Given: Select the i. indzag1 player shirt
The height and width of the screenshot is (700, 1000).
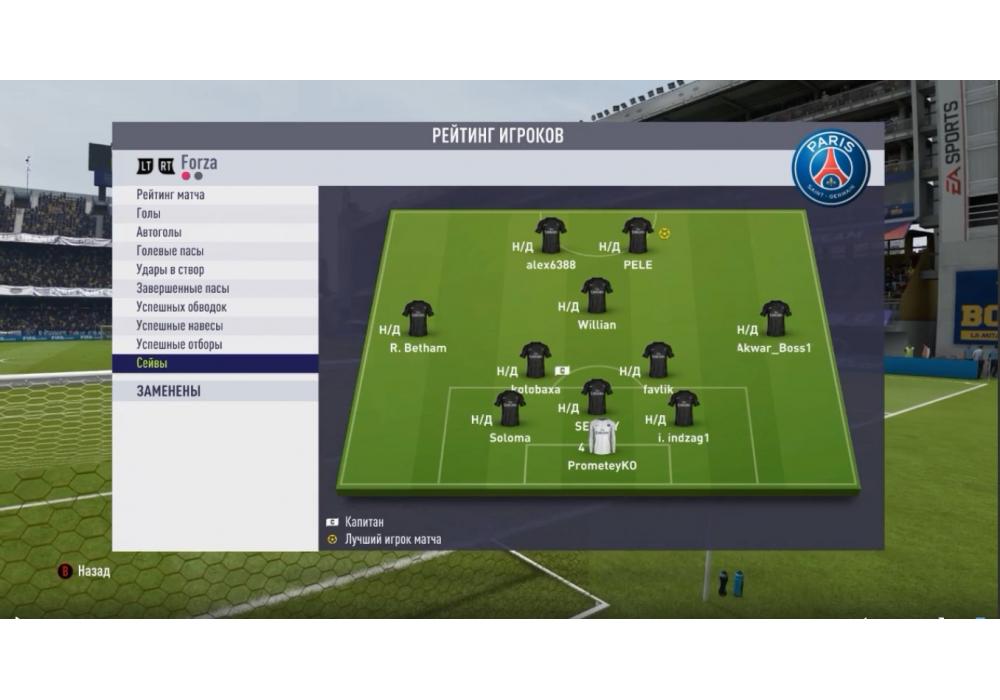Looking at the screenshot, I should [684, 409].
